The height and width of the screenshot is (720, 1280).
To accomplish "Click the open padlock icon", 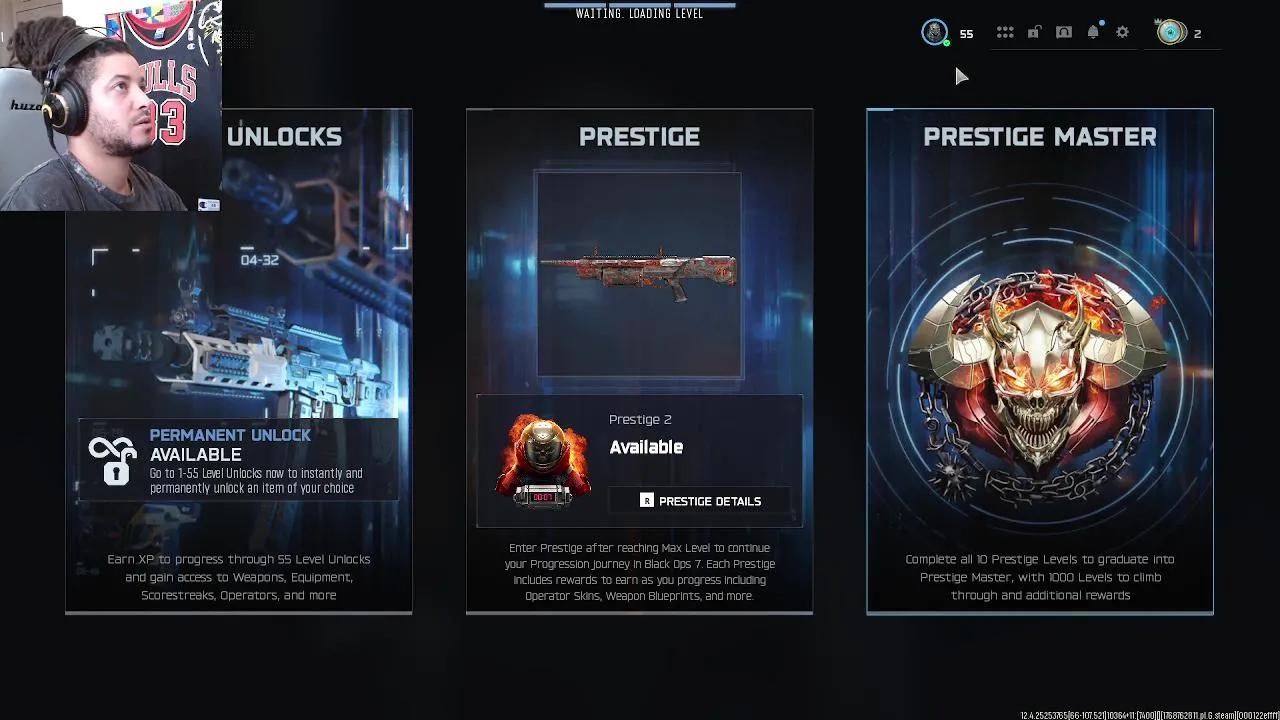I will click(1034, 33).
